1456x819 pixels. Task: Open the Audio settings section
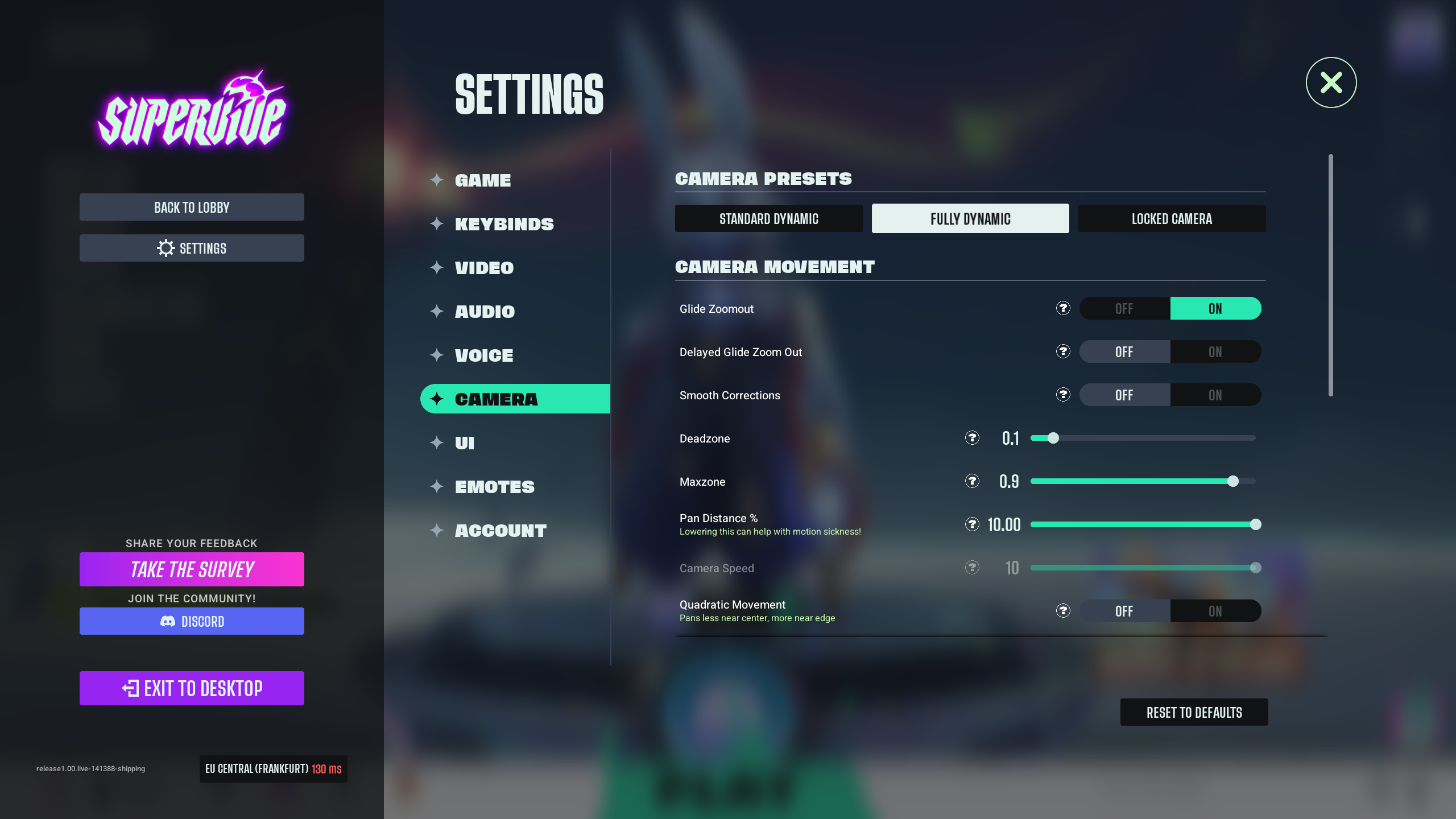(x=485, y=312)
